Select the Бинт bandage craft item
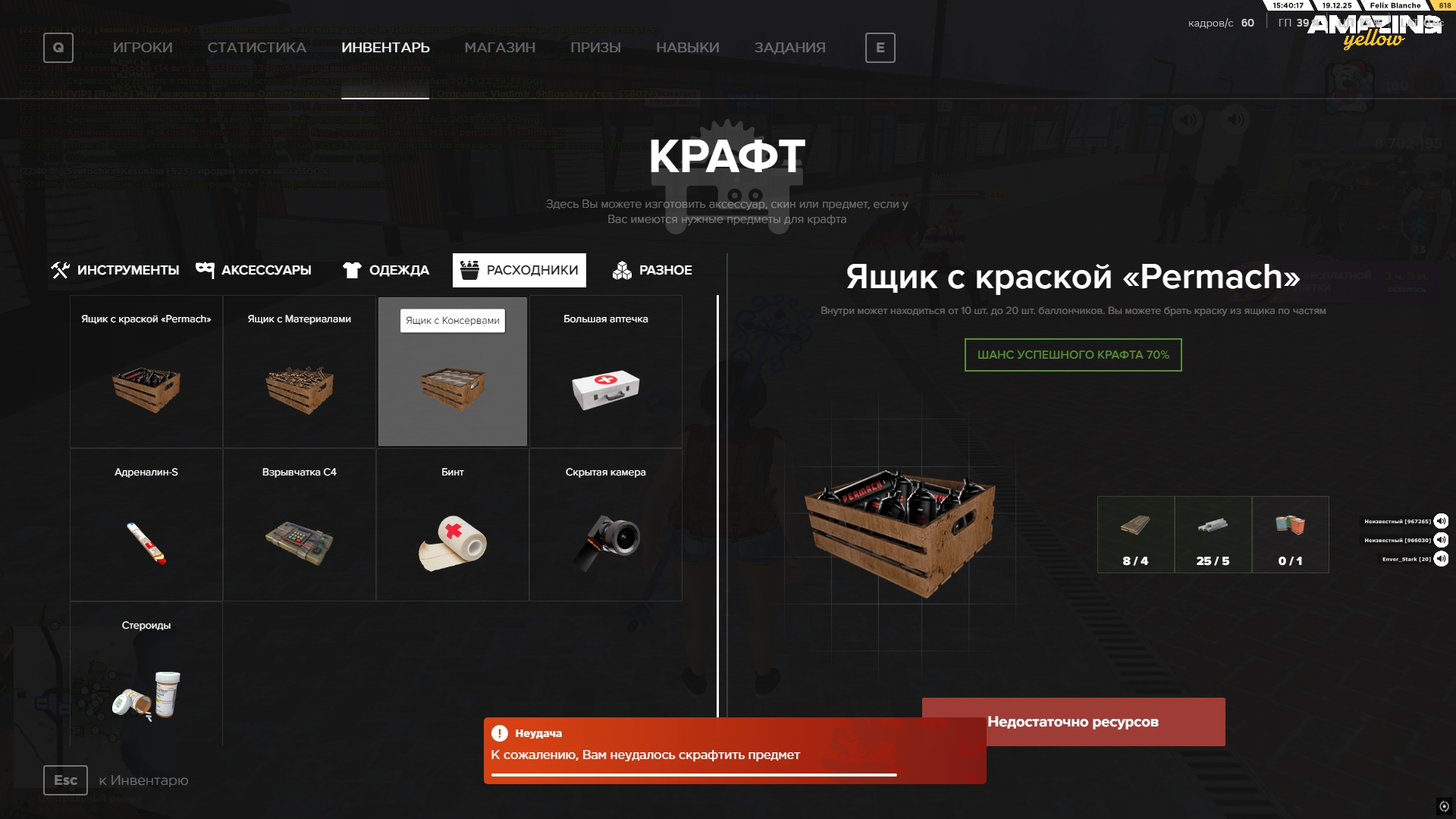Viewport: 1456px width, 819px height. tap(452, 523)
